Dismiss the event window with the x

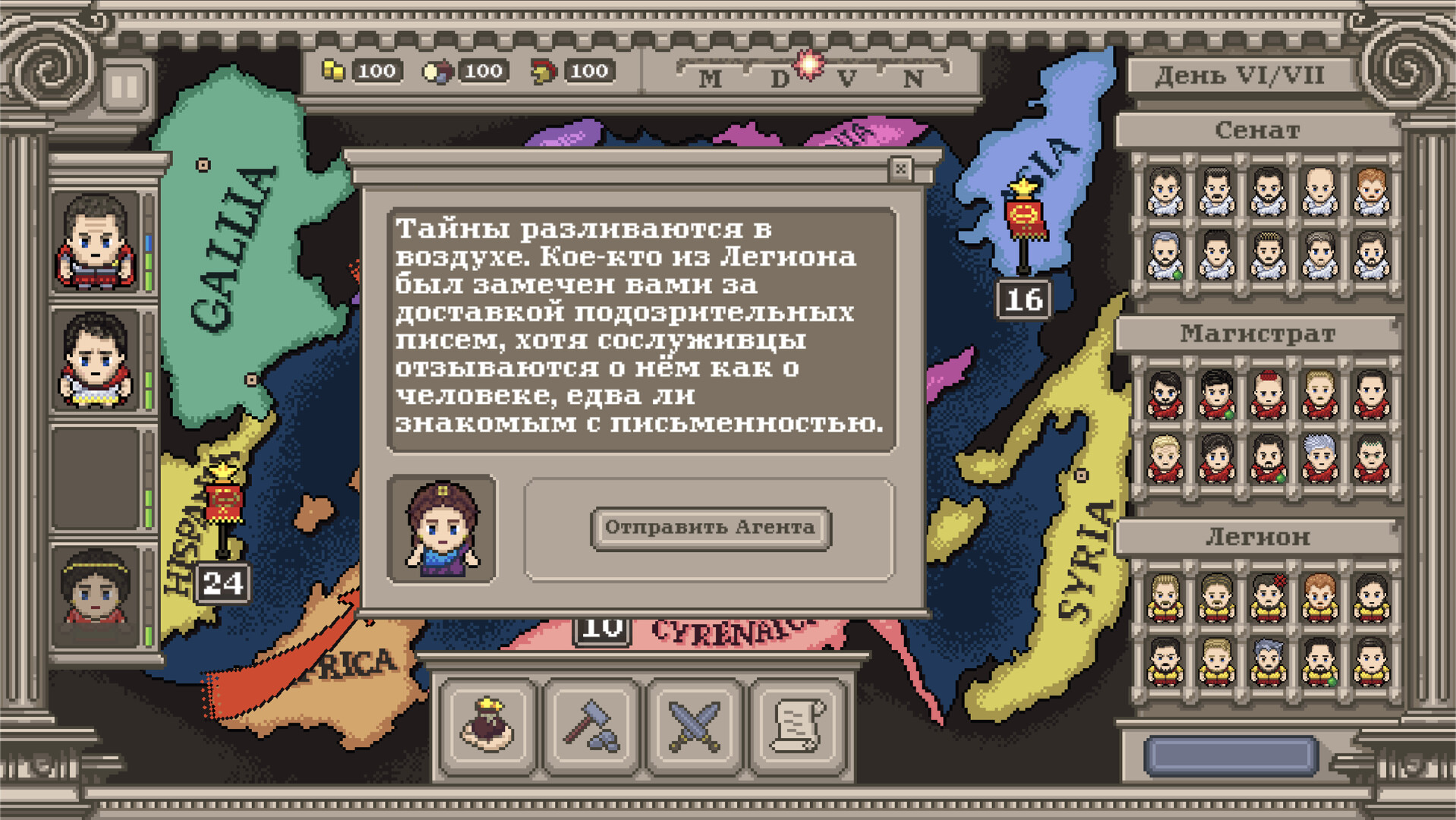tap(902, 170)
